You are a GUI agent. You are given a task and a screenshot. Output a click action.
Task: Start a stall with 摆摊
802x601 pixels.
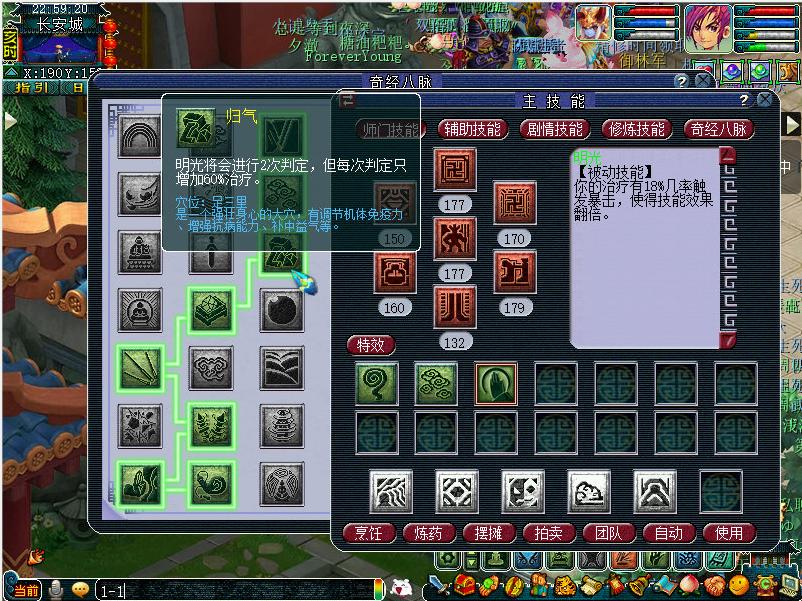click(x=489, y=533)
